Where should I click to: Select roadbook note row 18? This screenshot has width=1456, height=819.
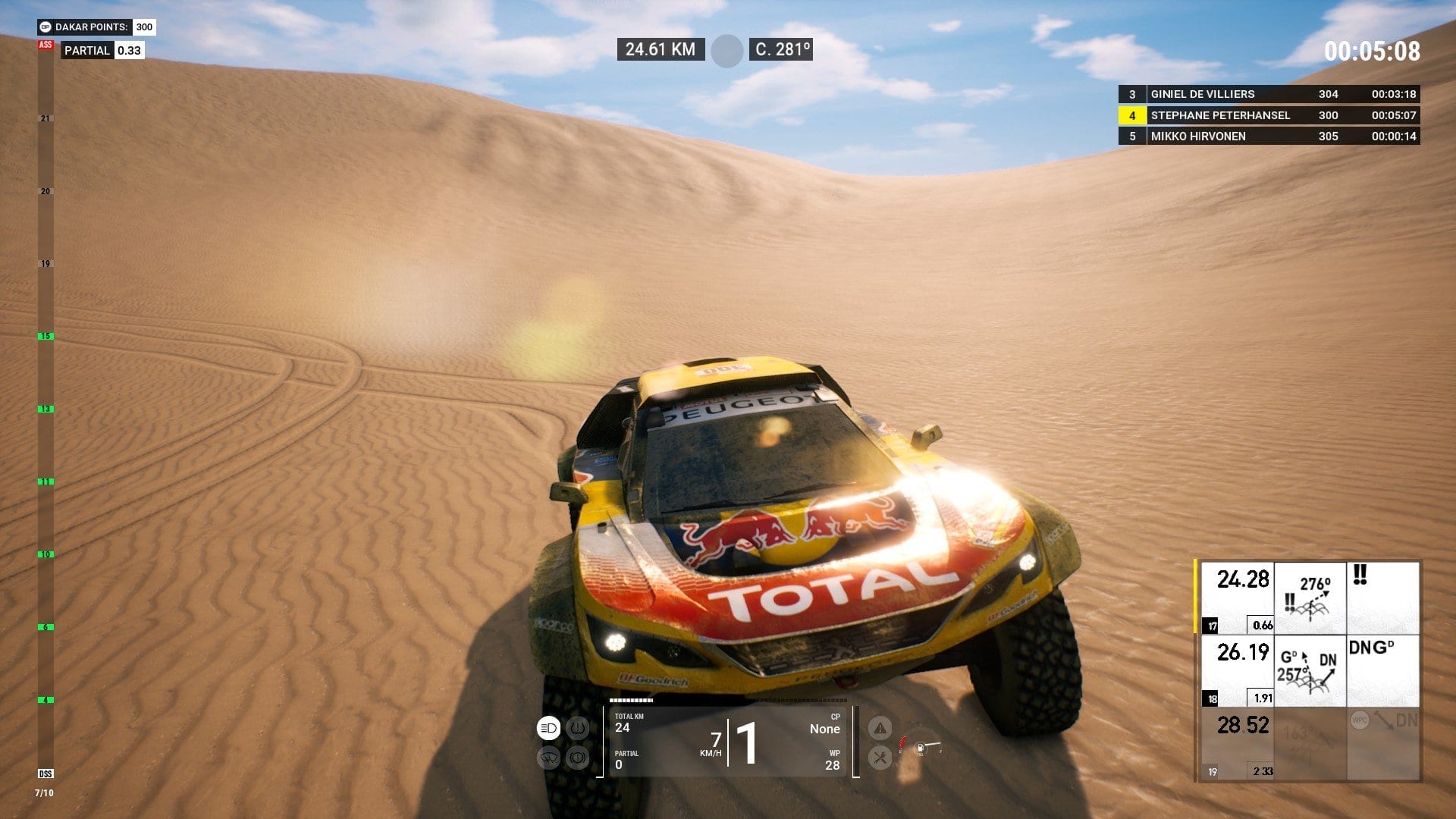[x=1308, y=671]
